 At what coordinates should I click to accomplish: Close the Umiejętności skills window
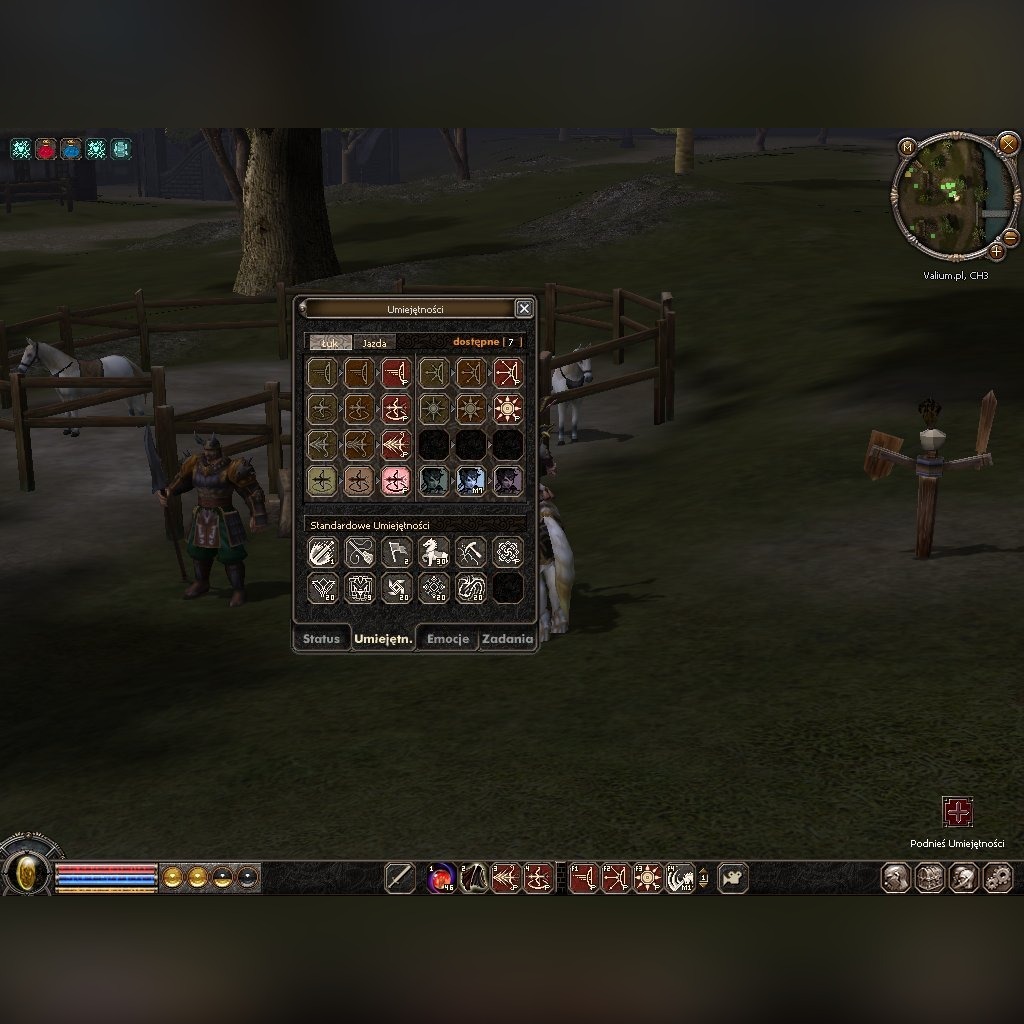[523, 309]
